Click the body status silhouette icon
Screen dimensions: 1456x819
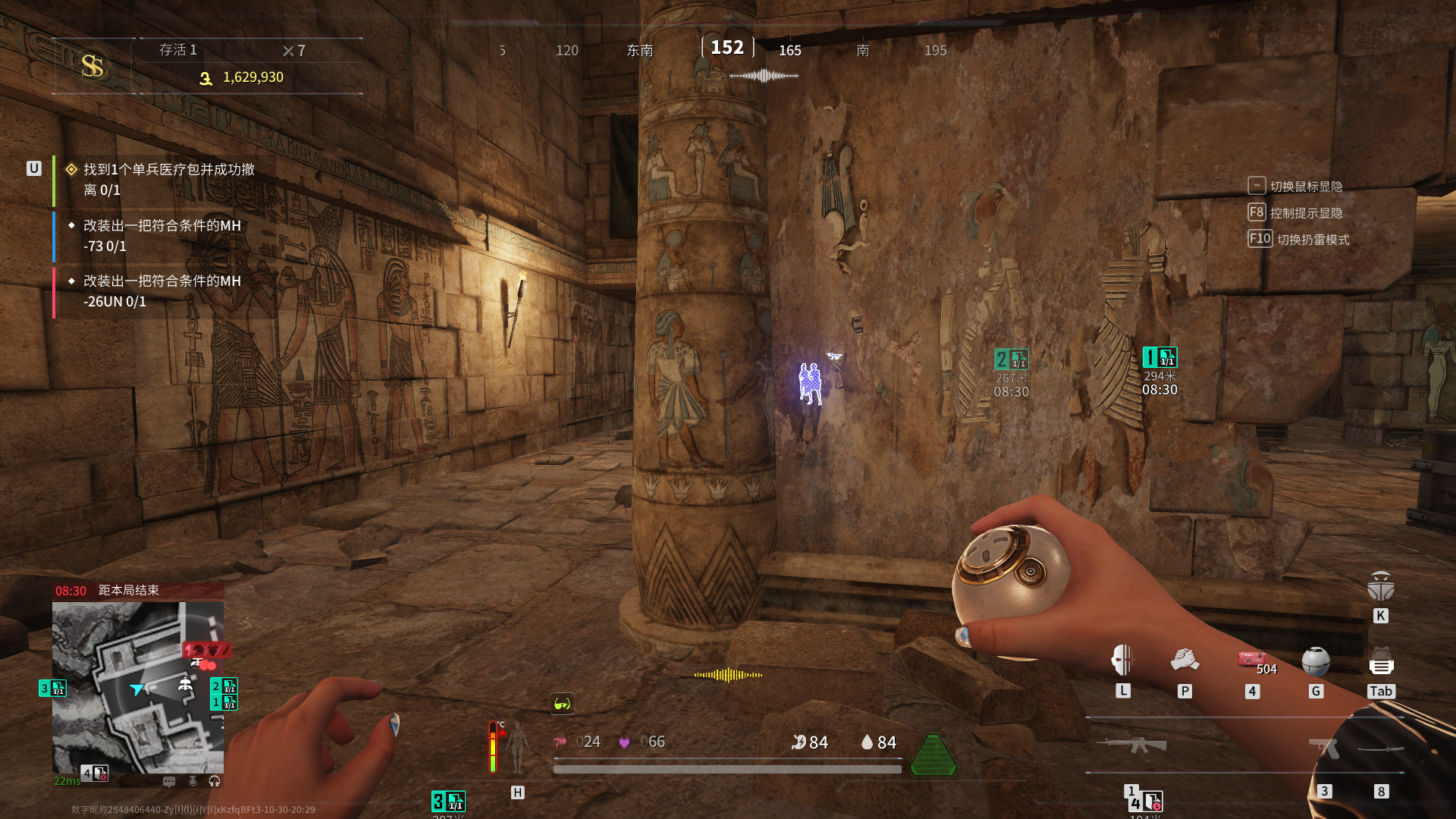click(x=518, y=747)
